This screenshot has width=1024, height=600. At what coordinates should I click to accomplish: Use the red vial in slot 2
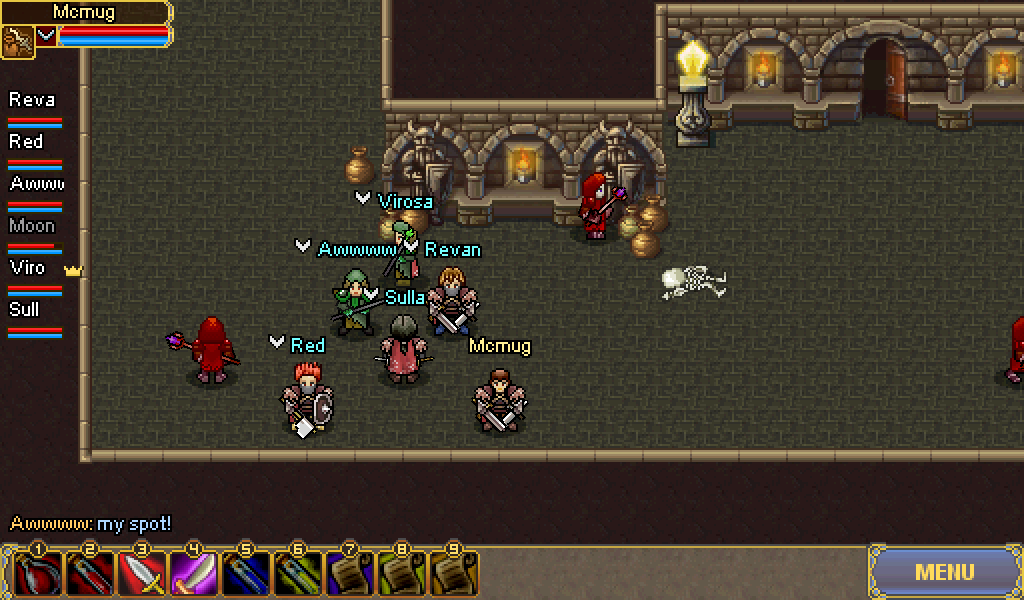point(90,575)
